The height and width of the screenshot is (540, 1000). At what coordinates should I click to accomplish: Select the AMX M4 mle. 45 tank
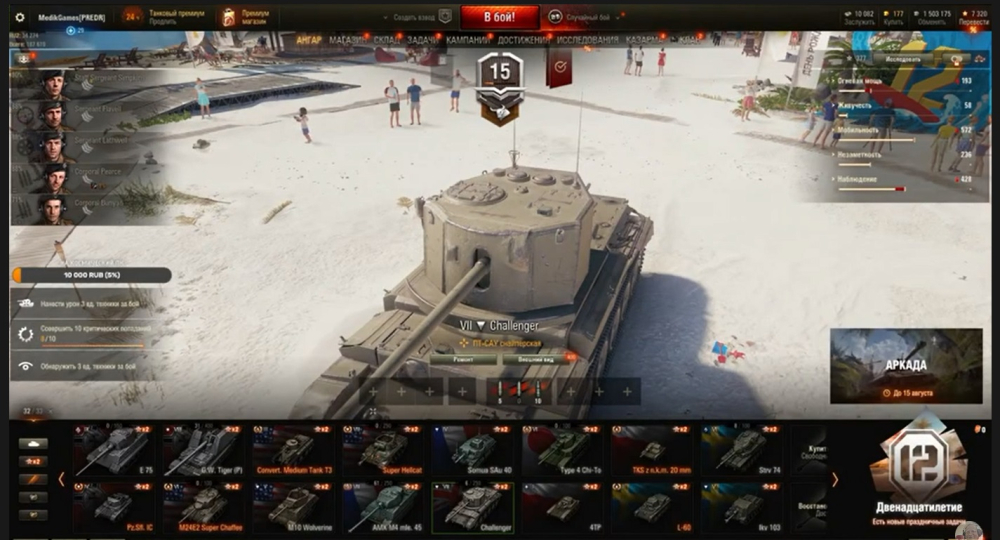click(383, 506)
